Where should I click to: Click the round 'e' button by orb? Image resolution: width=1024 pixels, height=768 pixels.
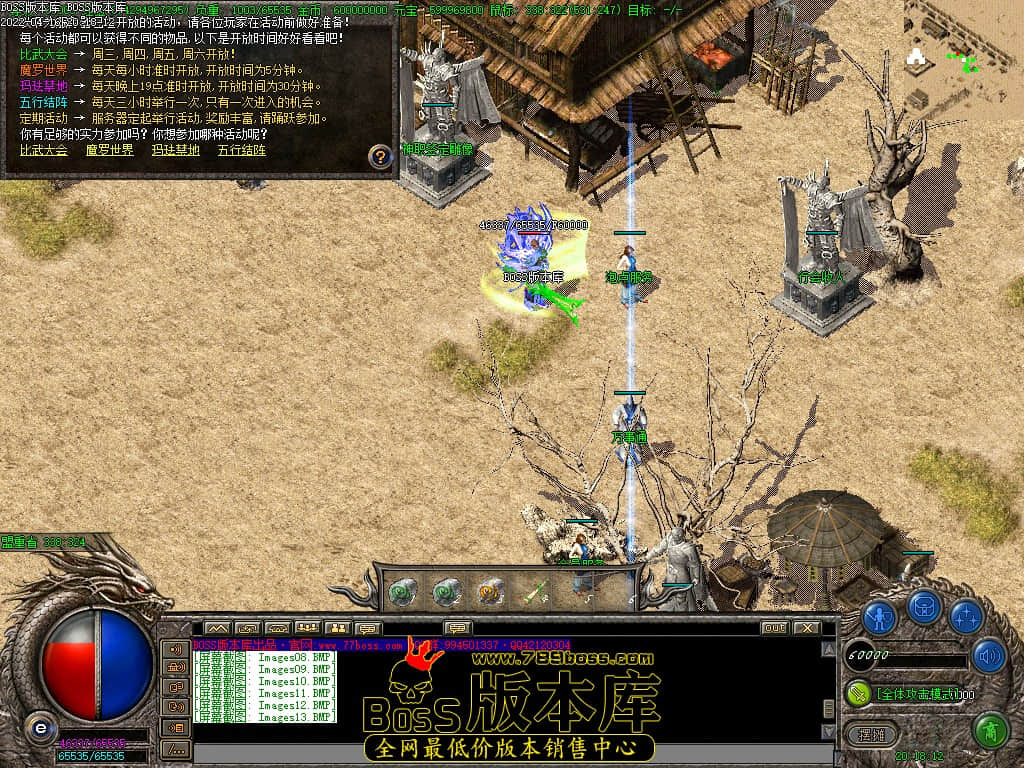40,727
